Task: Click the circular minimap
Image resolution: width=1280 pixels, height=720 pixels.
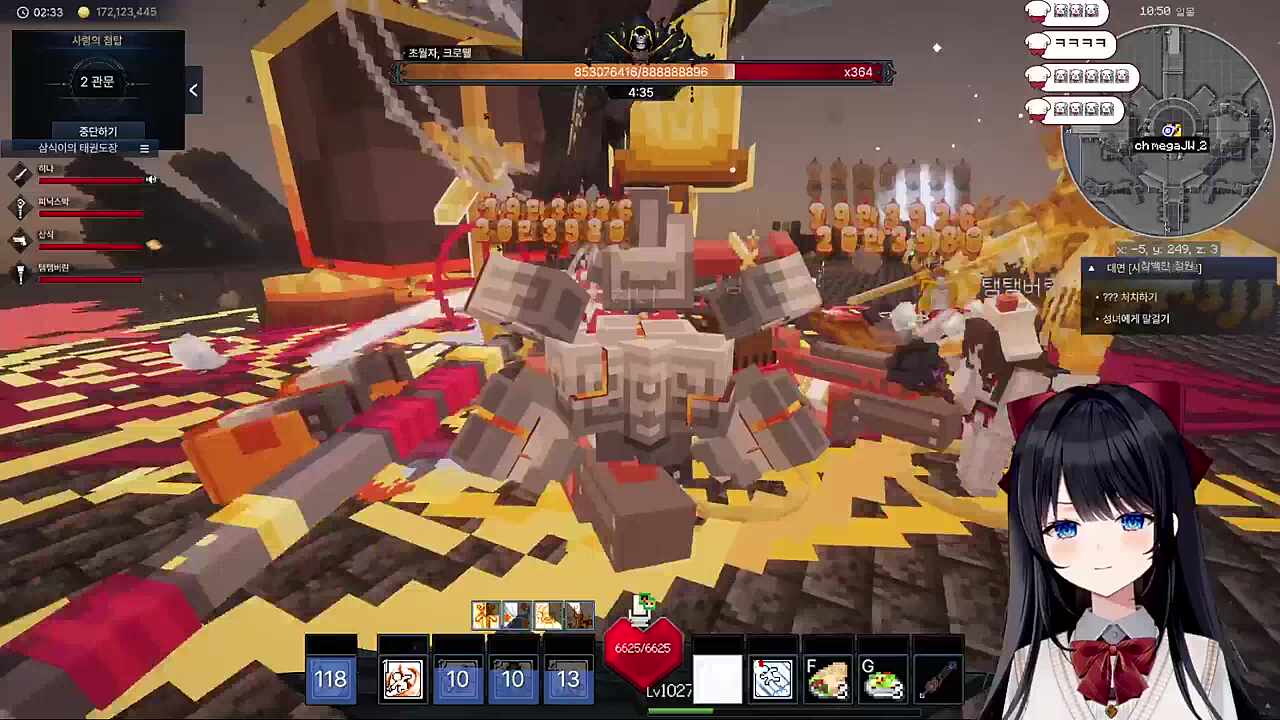Action: (x=1168, y=131)
